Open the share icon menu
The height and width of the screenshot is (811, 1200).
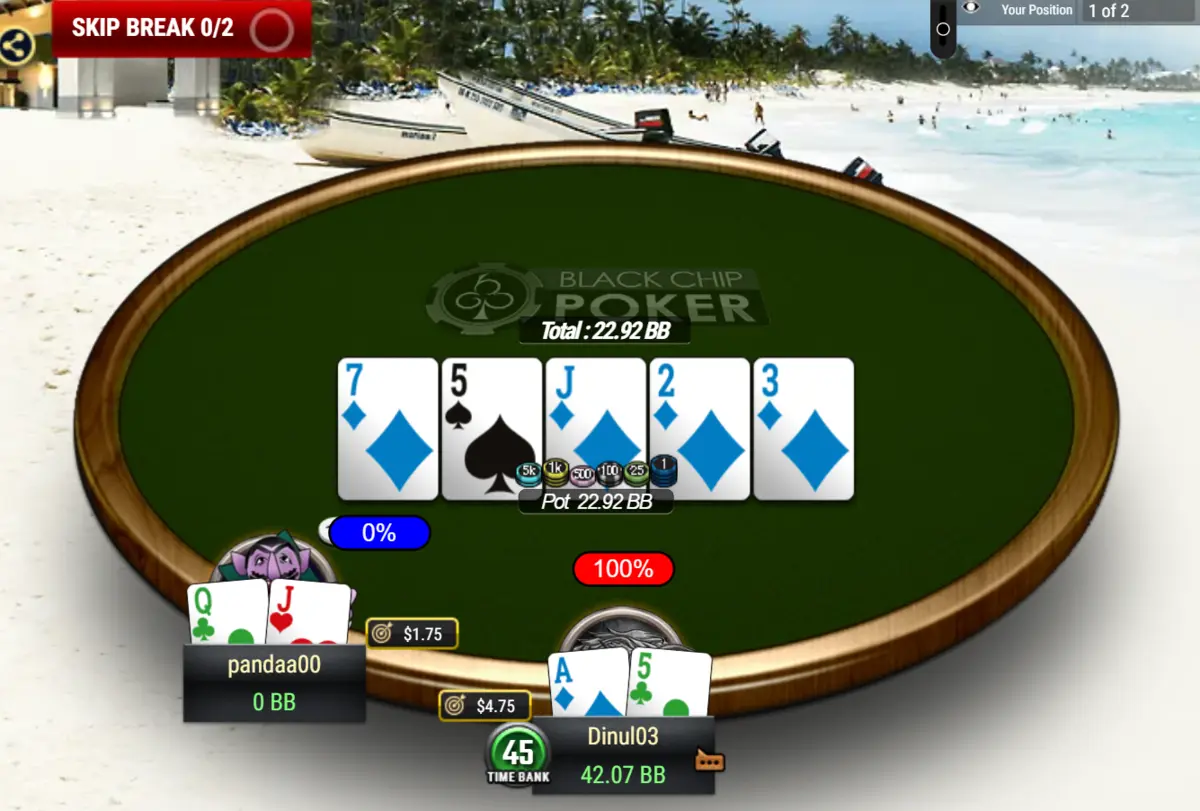click(x=15, y=46)
